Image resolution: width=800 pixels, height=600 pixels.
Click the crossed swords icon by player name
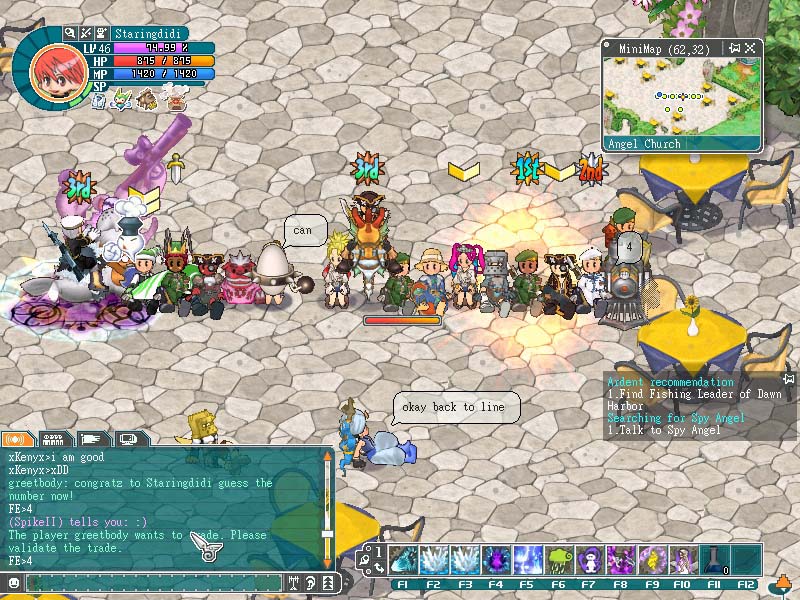click(x=86, y=33)
